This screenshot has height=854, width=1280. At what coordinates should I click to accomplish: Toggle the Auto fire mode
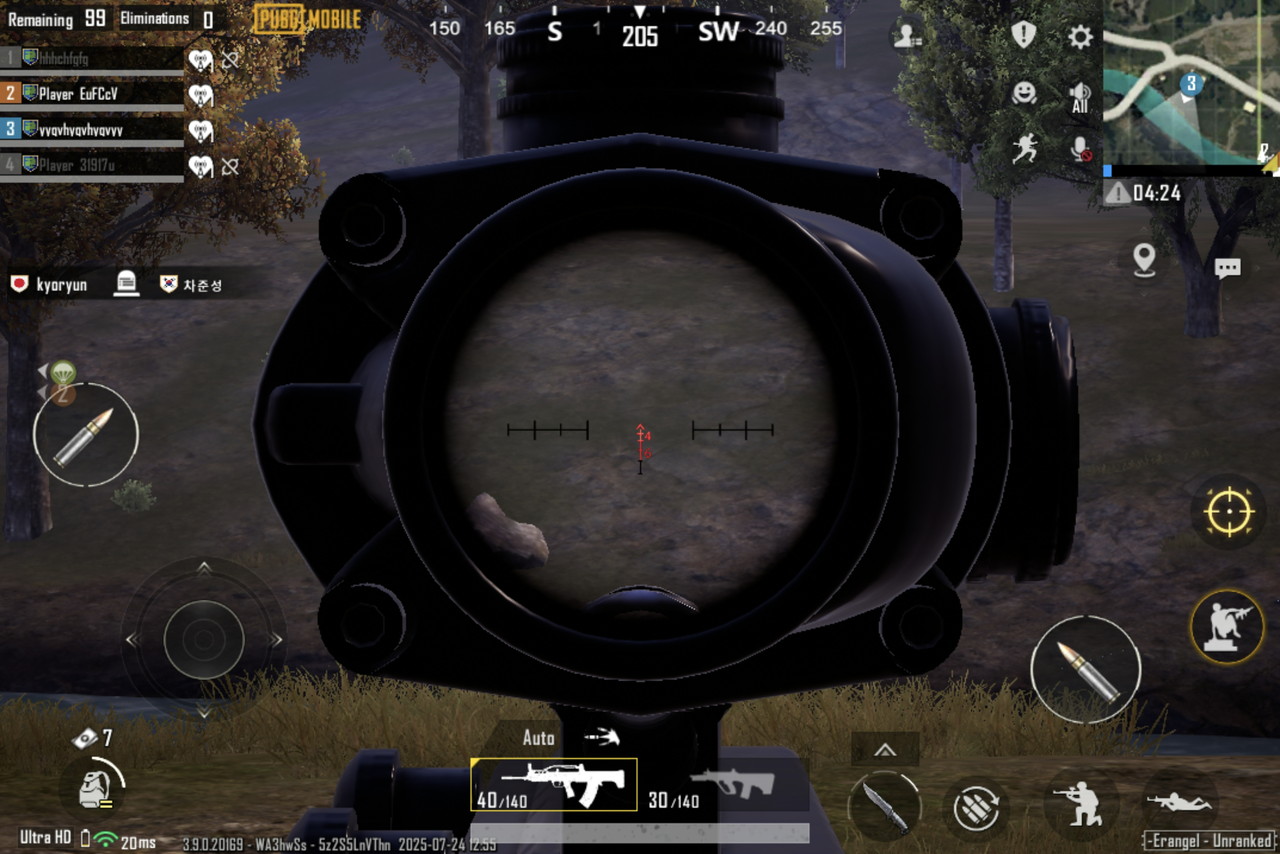pos(539,738)
